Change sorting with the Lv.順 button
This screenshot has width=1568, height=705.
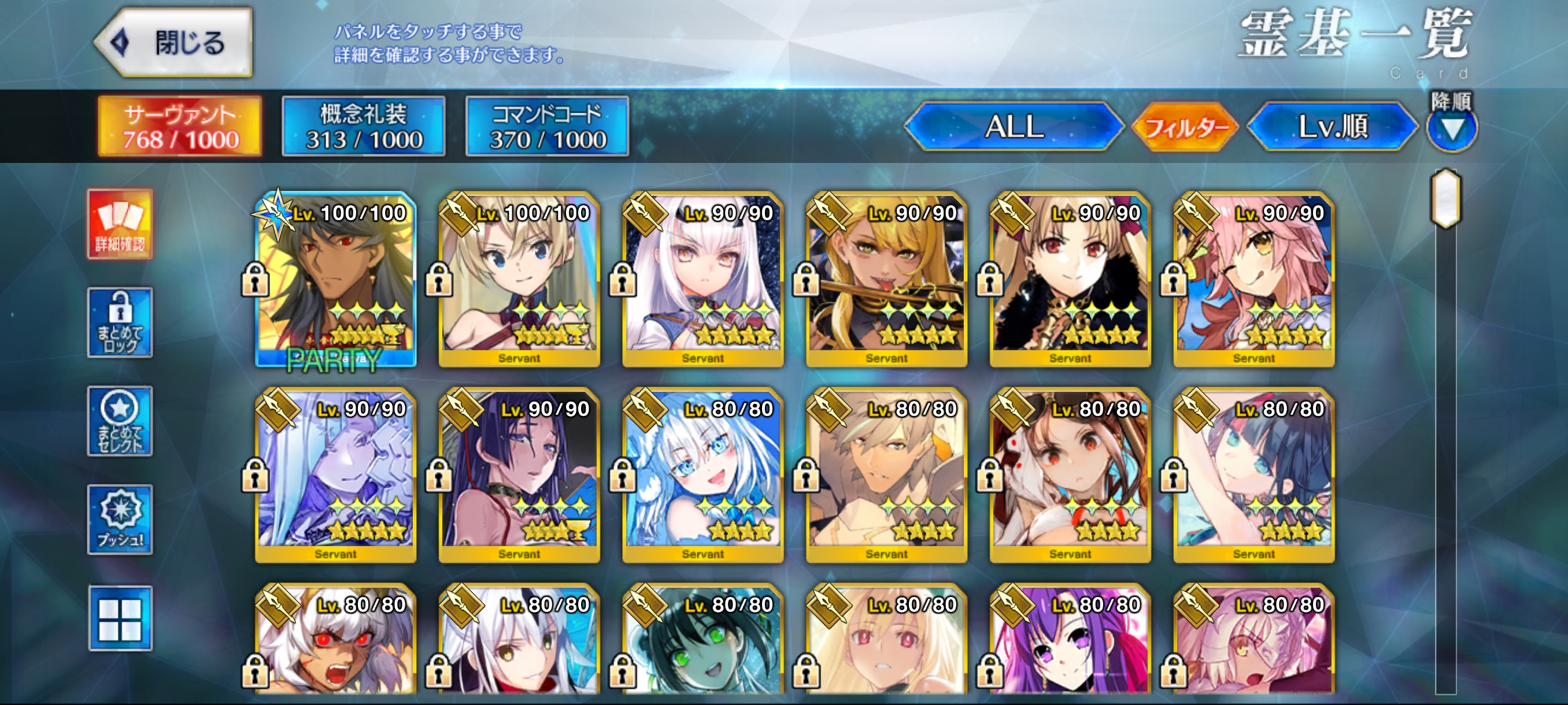pos(1333,127)
